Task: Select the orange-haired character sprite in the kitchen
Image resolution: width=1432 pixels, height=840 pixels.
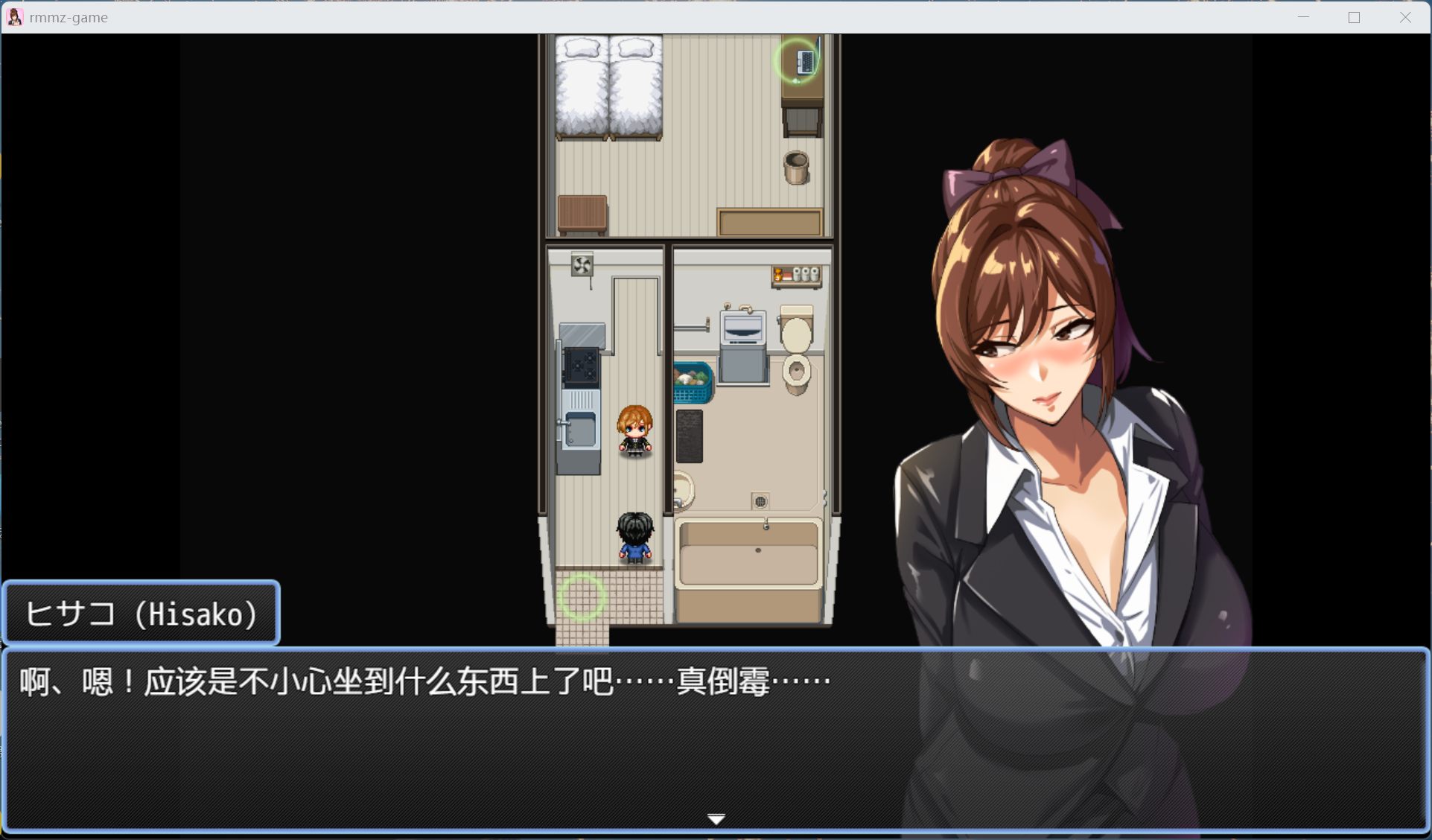Action: (x=635, y=432)
